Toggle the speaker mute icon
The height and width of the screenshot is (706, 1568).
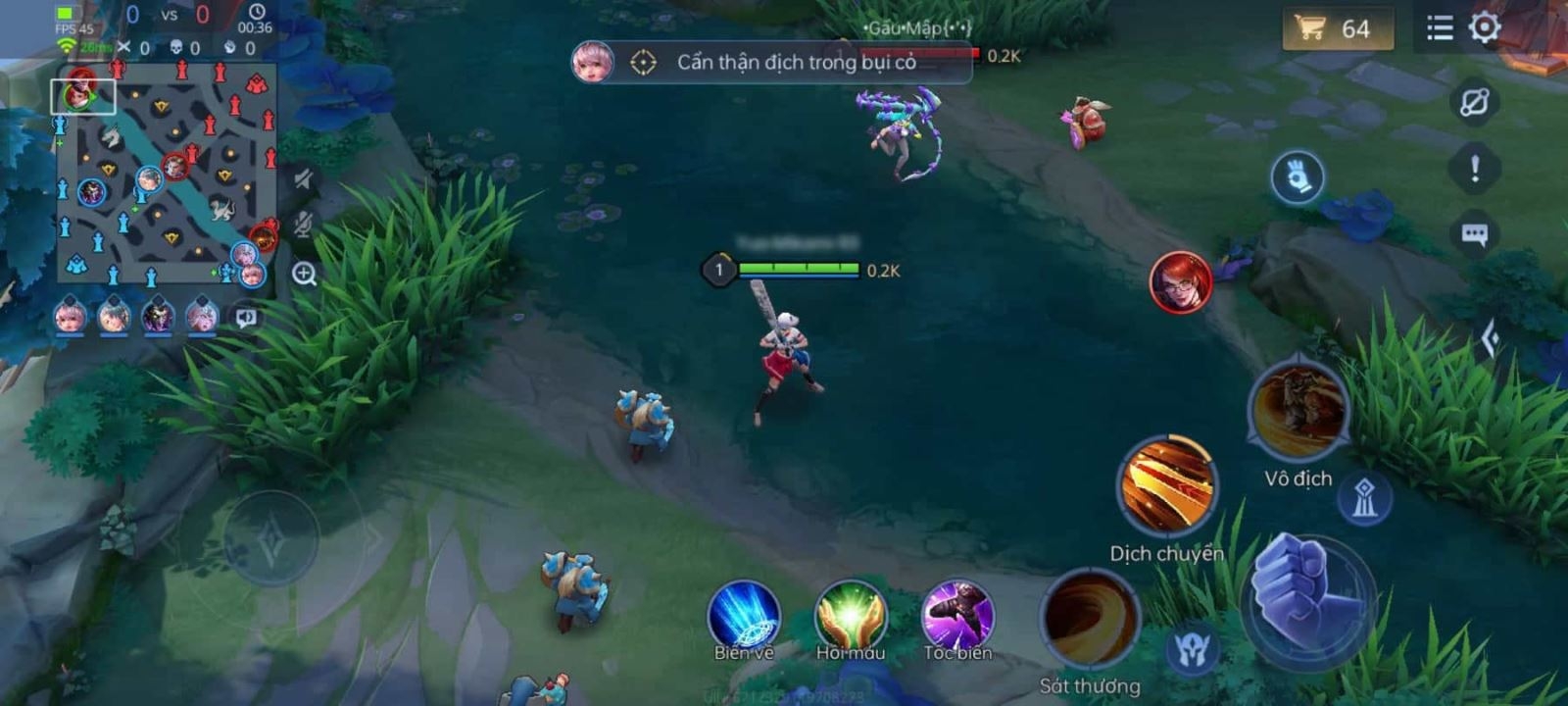point(304,178)
